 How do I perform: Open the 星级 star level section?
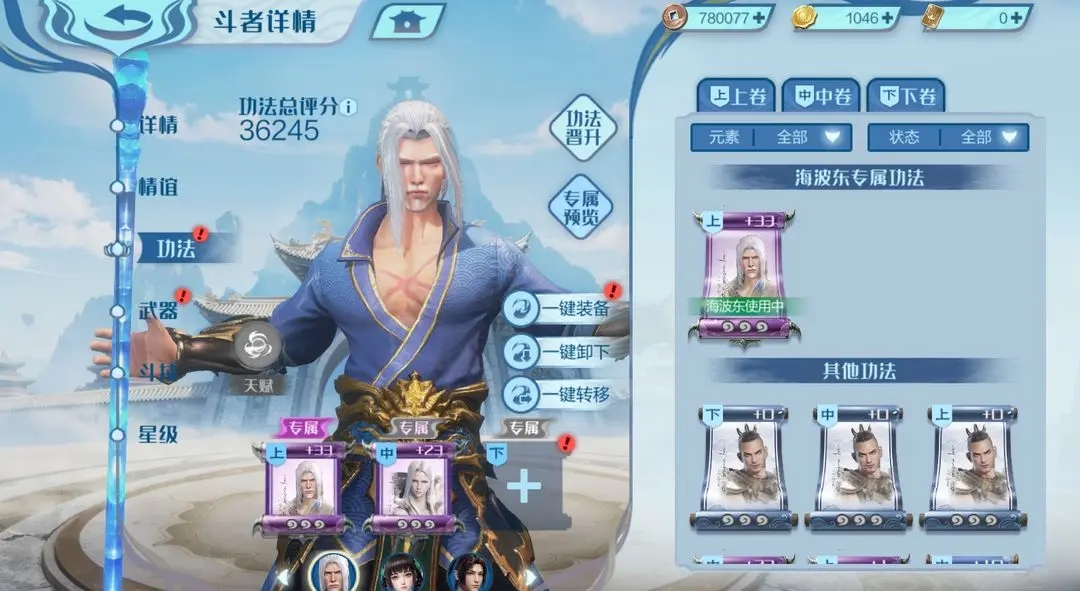[158, 434]
